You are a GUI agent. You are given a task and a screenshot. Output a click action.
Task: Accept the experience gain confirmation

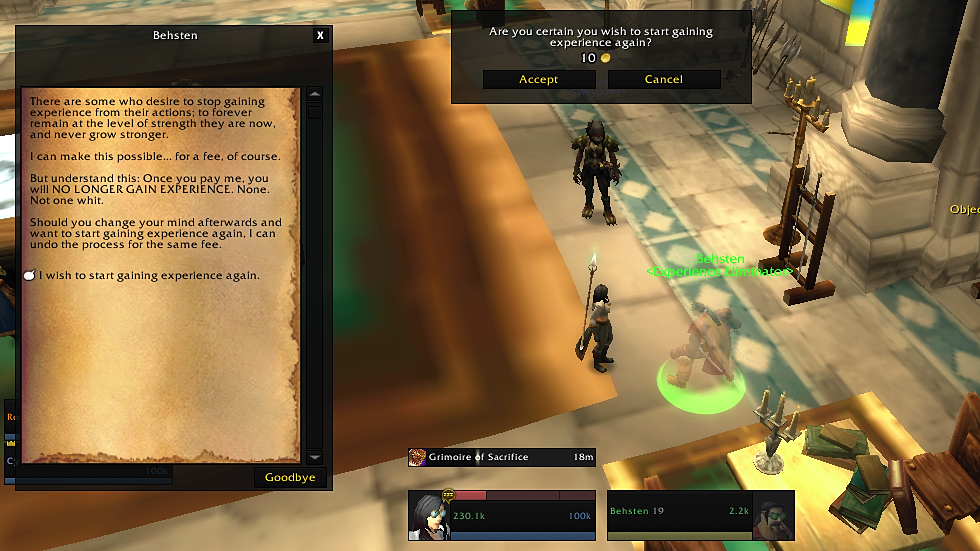538,79
